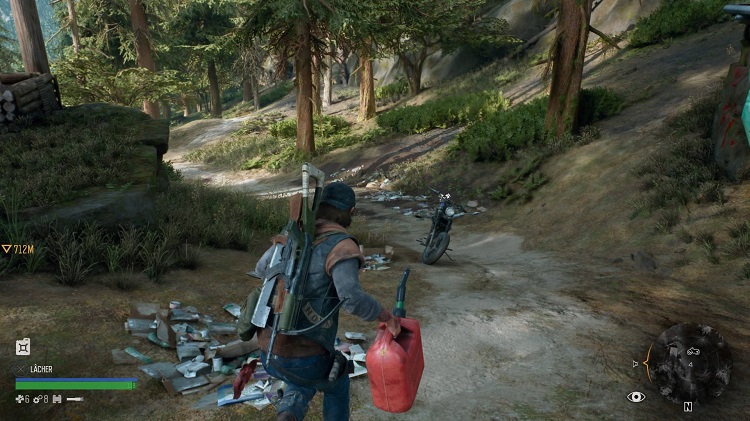Screen dimensions: 750x421
Task: Click the bandage item icon
Action: 20,399
